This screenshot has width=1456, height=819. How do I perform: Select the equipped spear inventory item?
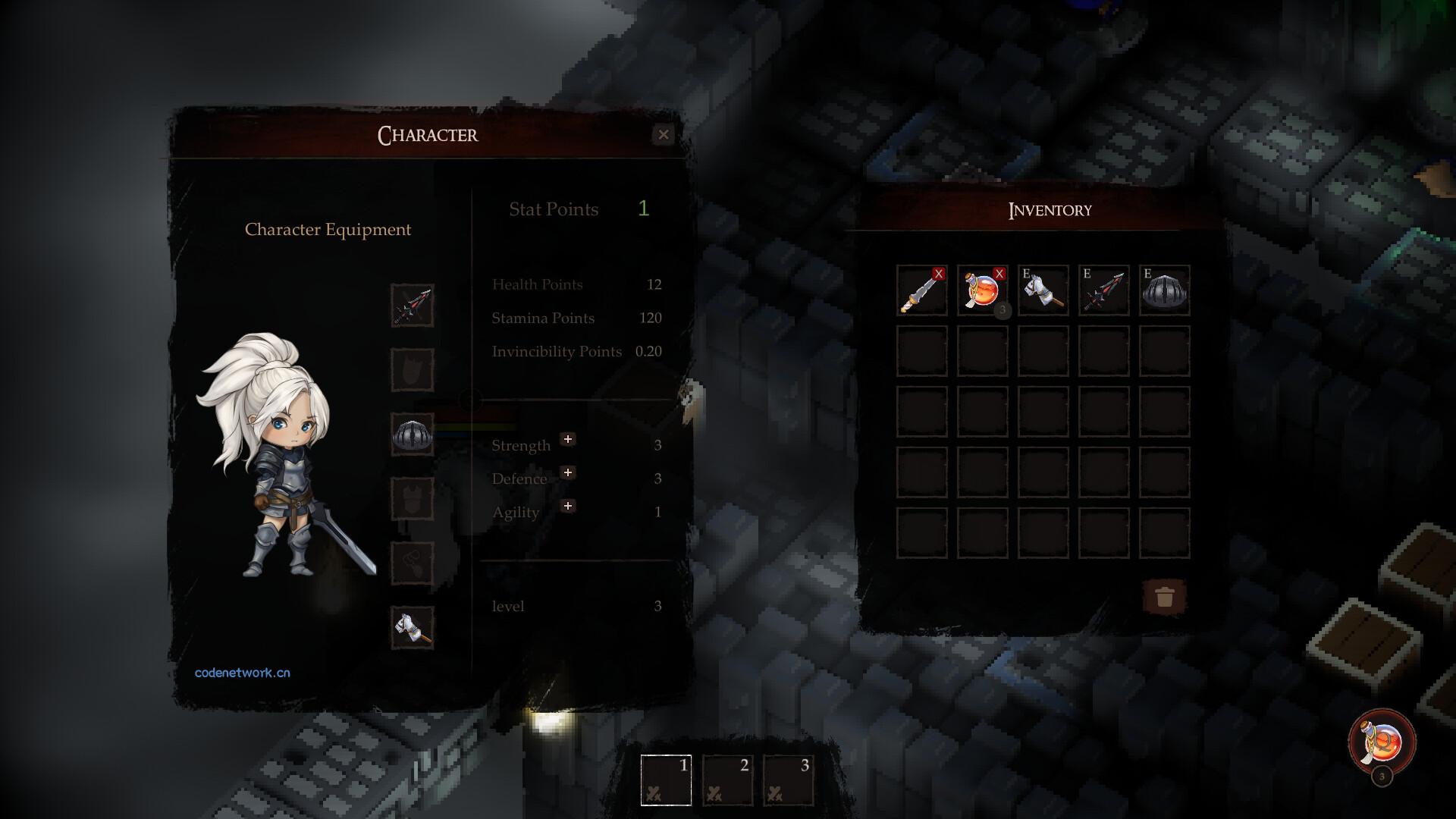pyautogui.click(x=1103, y=290)
